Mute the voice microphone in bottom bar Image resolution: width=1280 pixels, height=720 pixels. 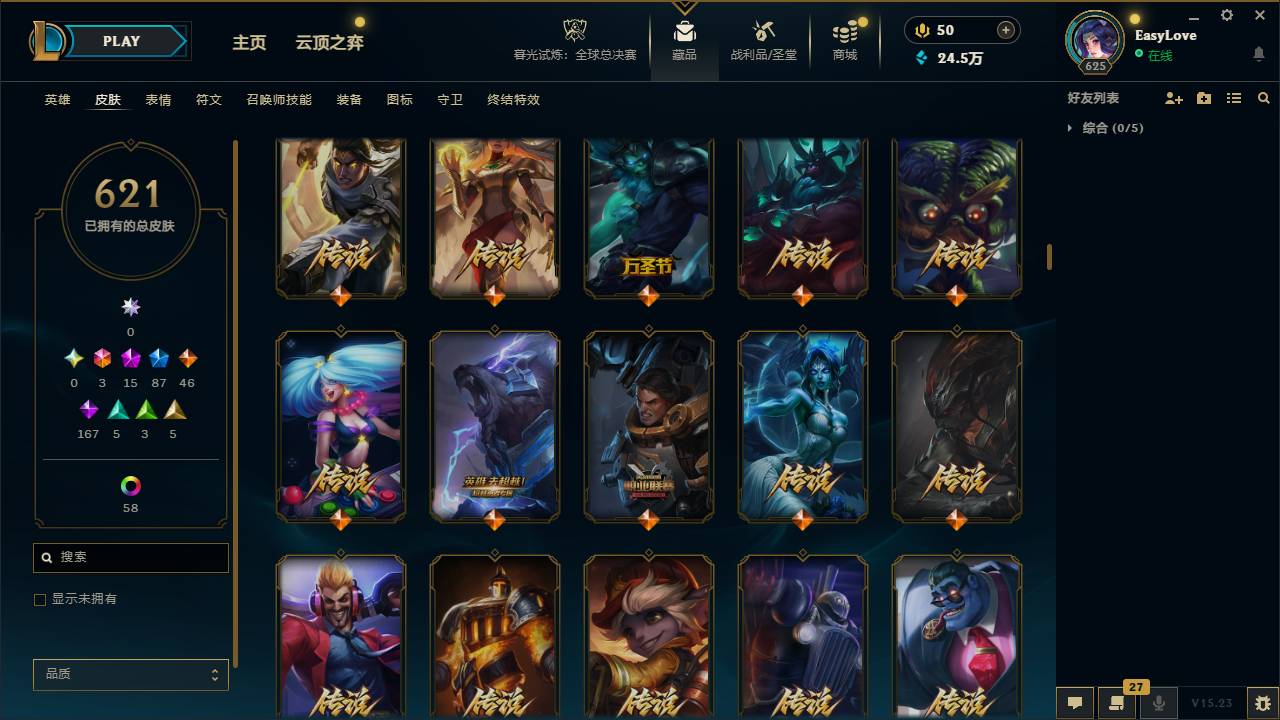[x=1159, y=703]
